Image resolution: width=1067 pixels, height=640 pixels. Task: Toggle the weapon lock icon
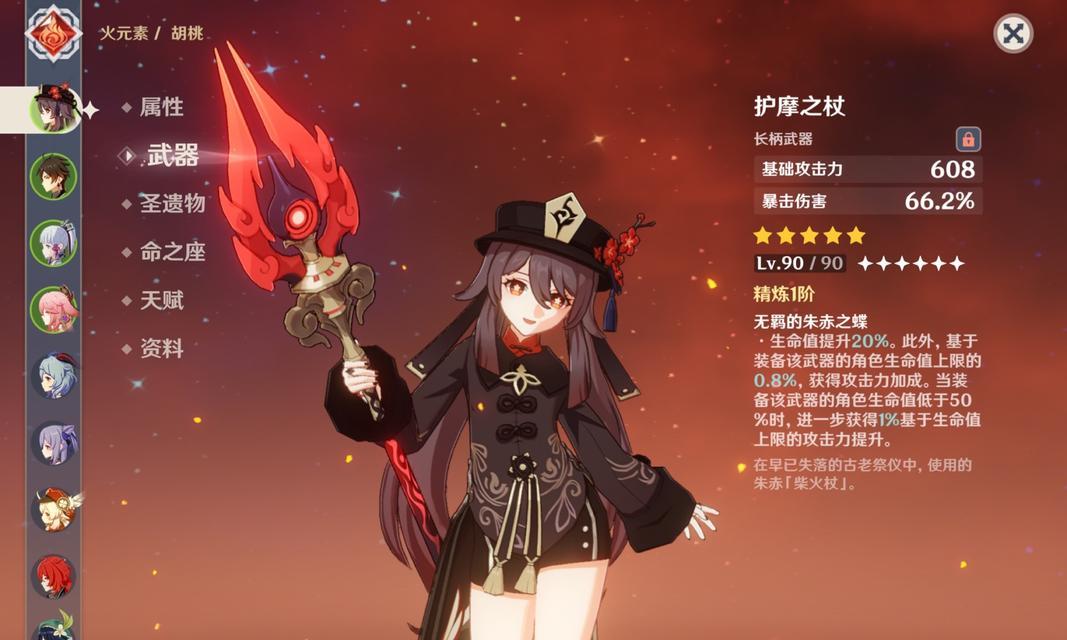tap(967, 139)
